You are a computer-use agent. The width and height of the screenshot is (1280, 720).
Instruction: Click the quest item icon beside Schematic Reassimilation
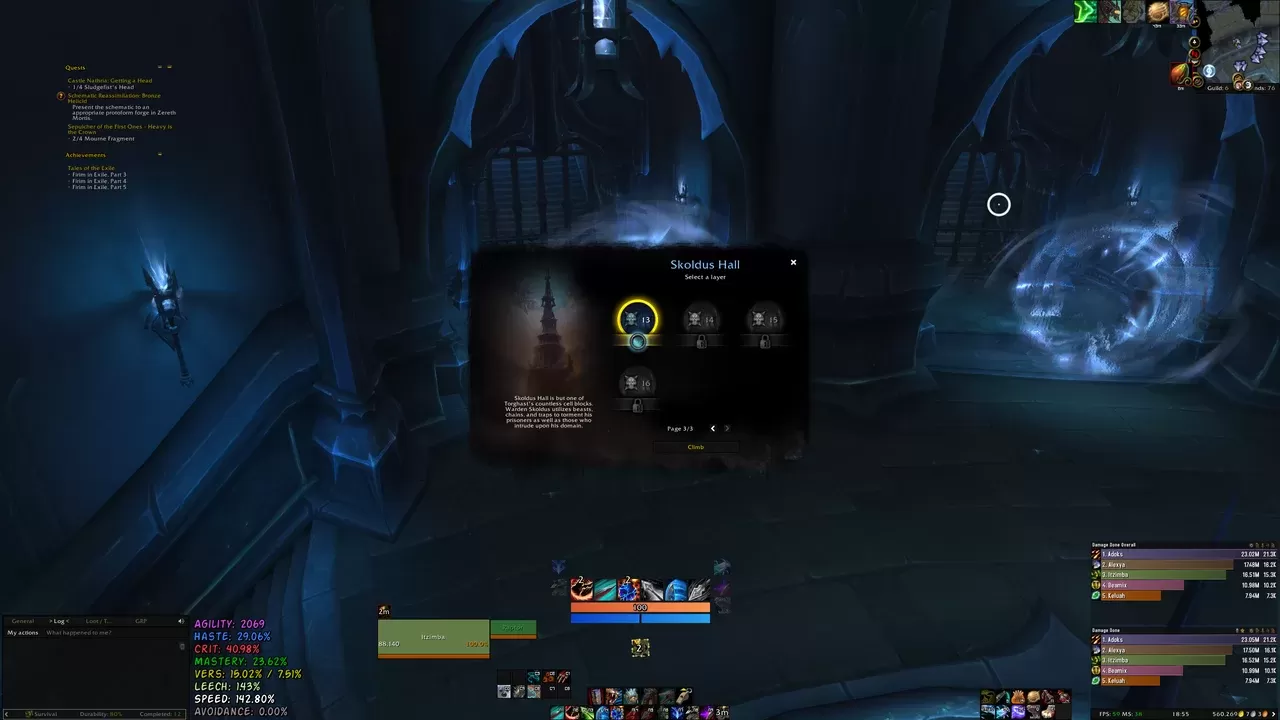point(61,97)
